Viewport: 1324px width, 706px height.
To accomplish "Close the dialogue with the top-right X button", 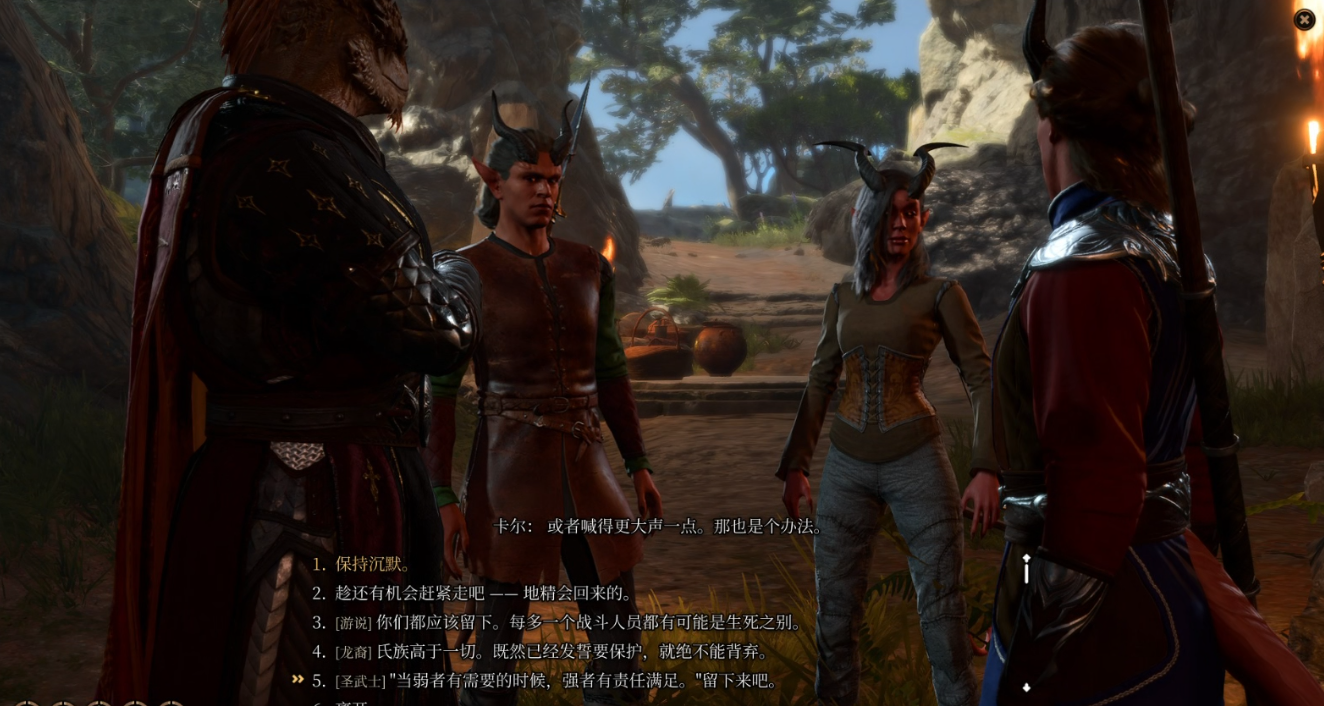I will 1304,19.
